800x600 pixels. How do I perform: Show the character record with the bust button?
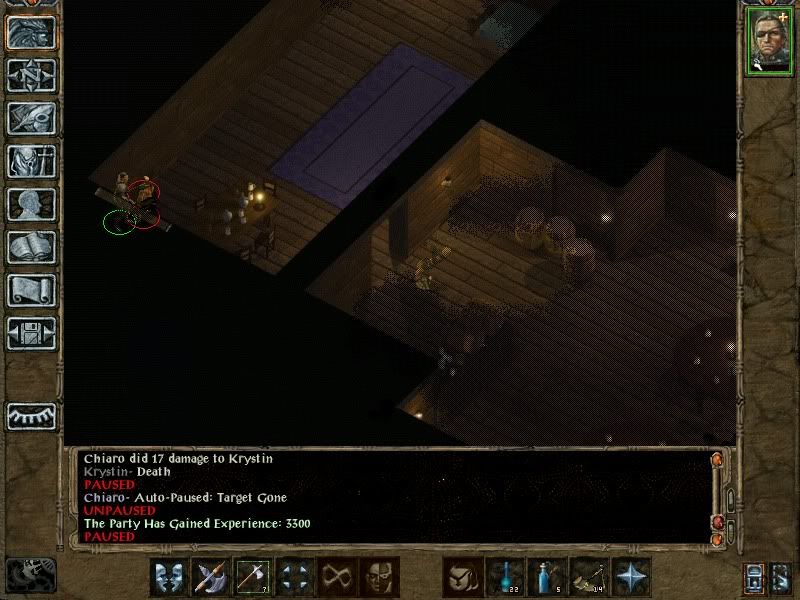(31, 204)
